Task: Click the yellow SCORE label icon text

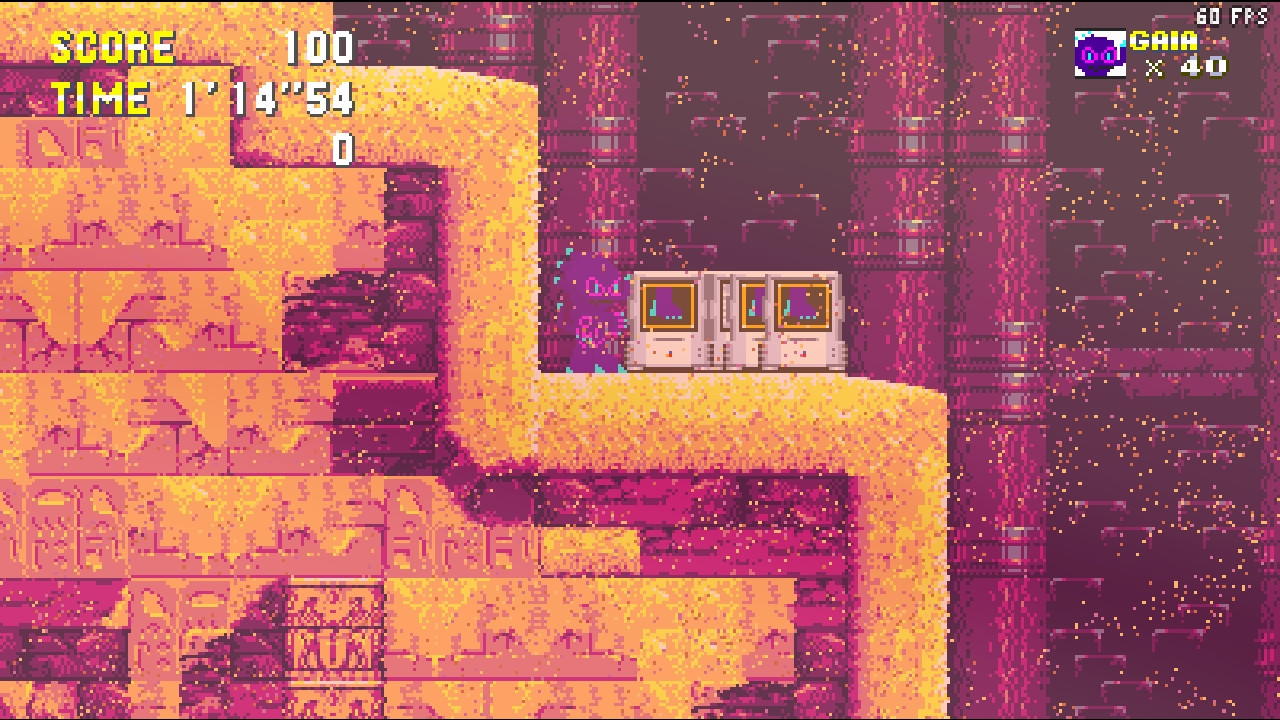Action: pyautogui.click(x=113, y=46)
